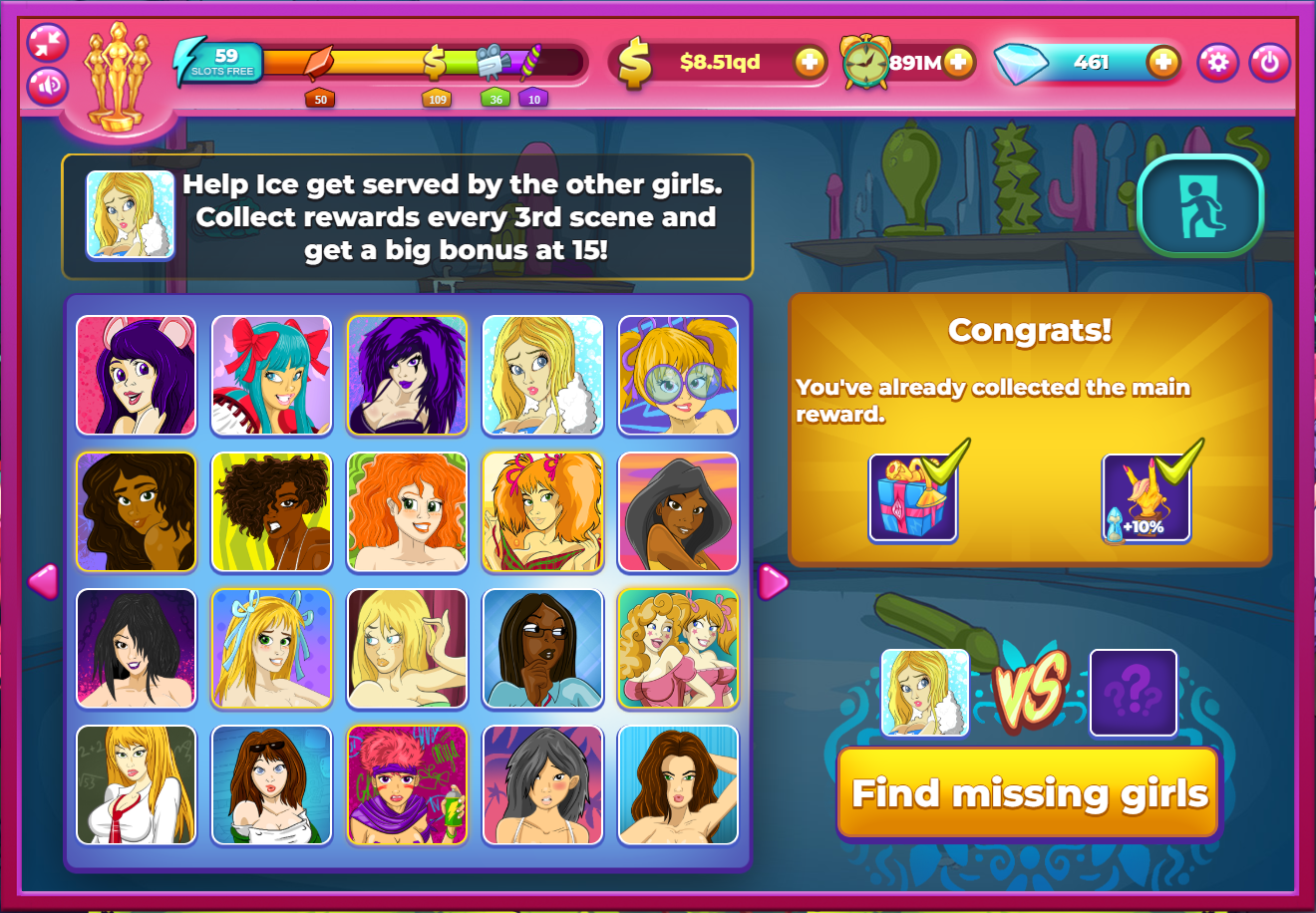Open the settings gear menu

1217,63
